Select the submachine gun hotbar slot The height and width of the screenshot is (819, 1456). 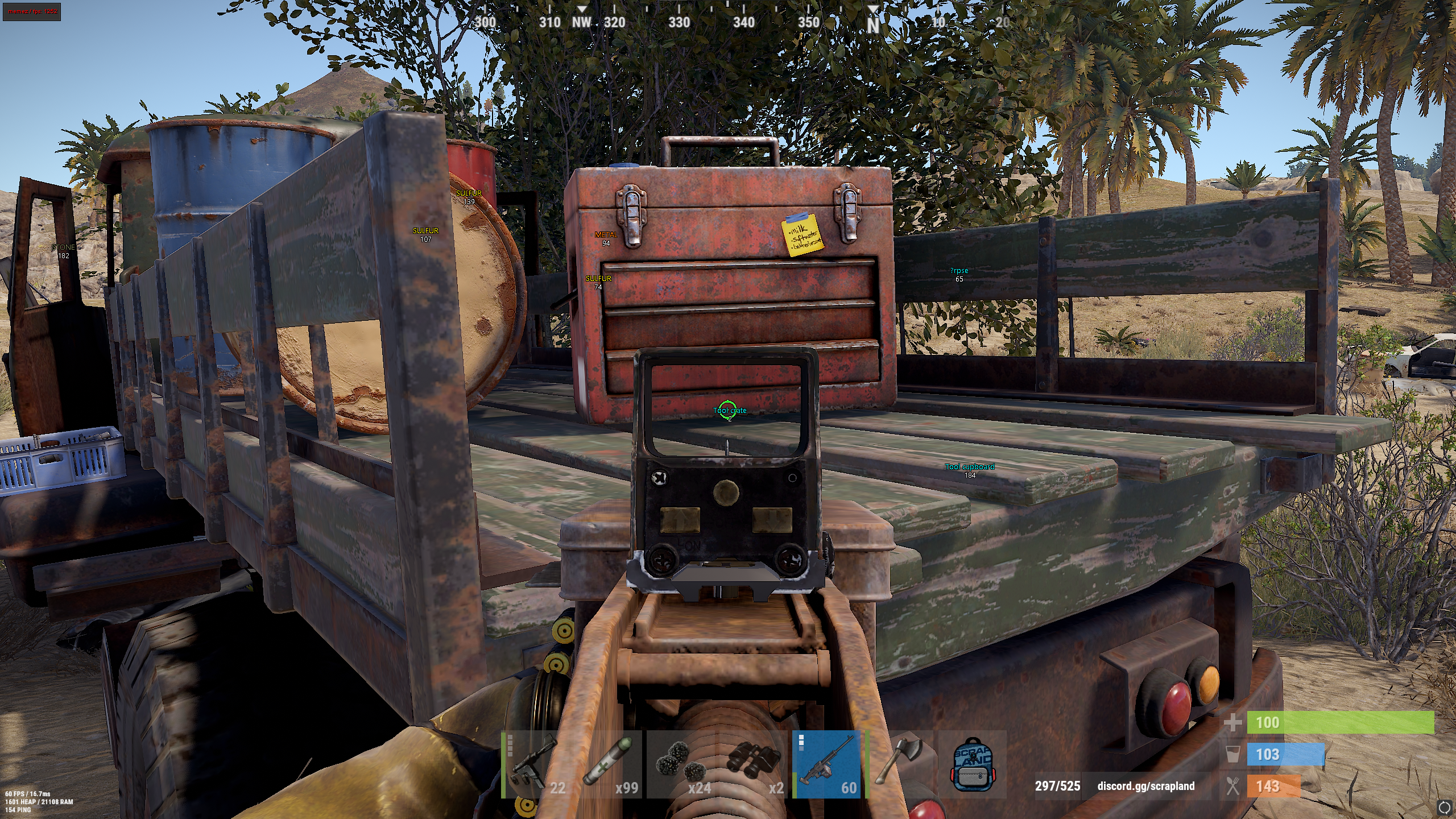pos(535,764)
